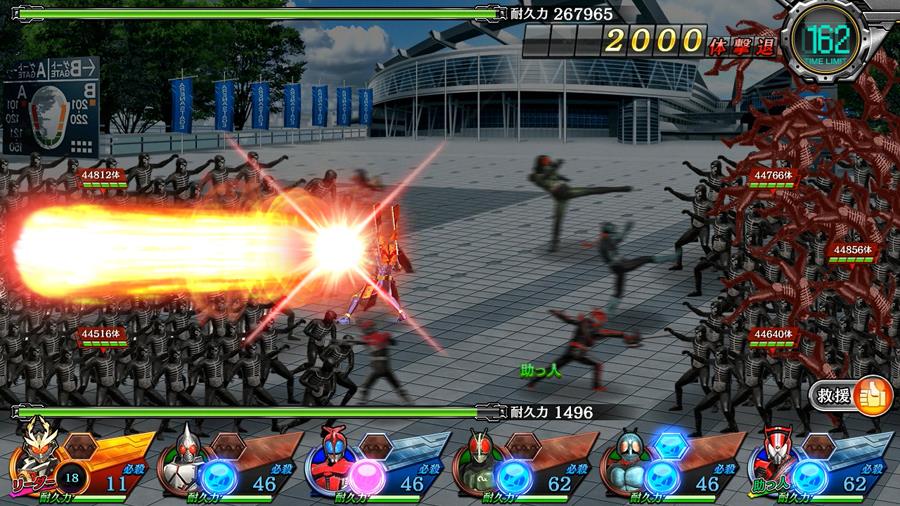
Task: Tap the 救援 thumbs-up rescue button
Action: (851, 396)
